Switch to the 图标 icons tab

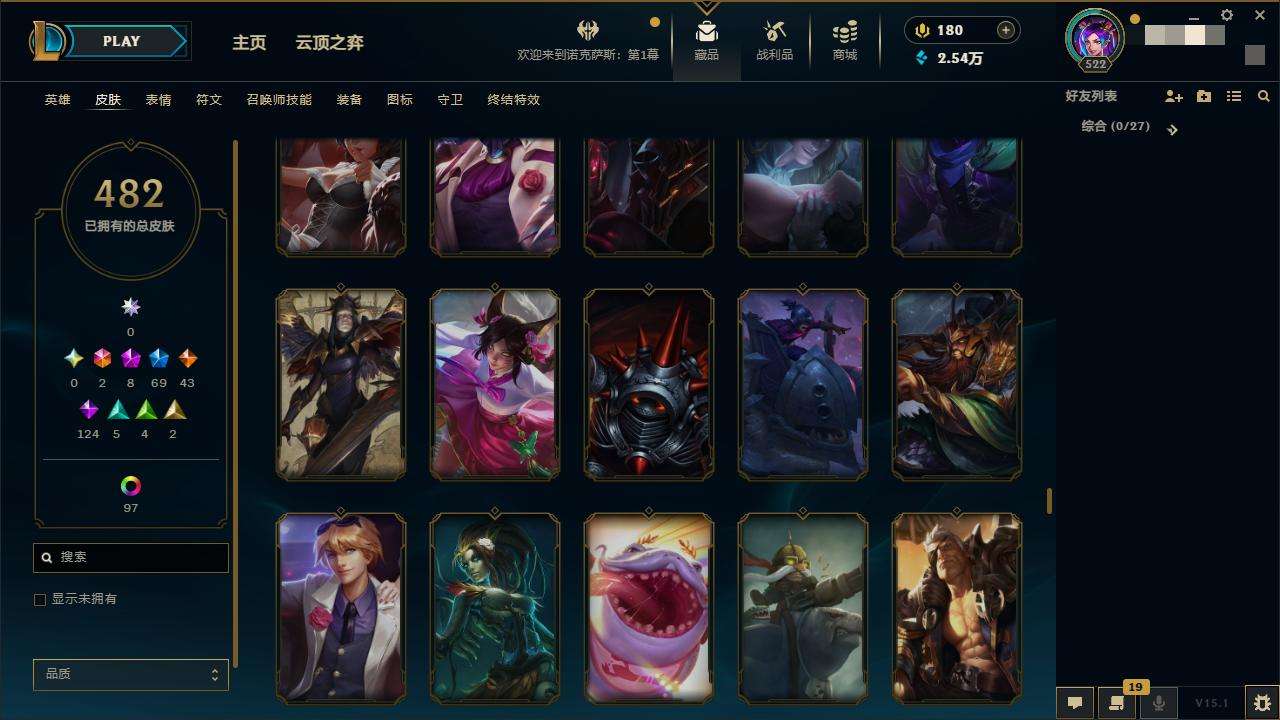point(399,100)
